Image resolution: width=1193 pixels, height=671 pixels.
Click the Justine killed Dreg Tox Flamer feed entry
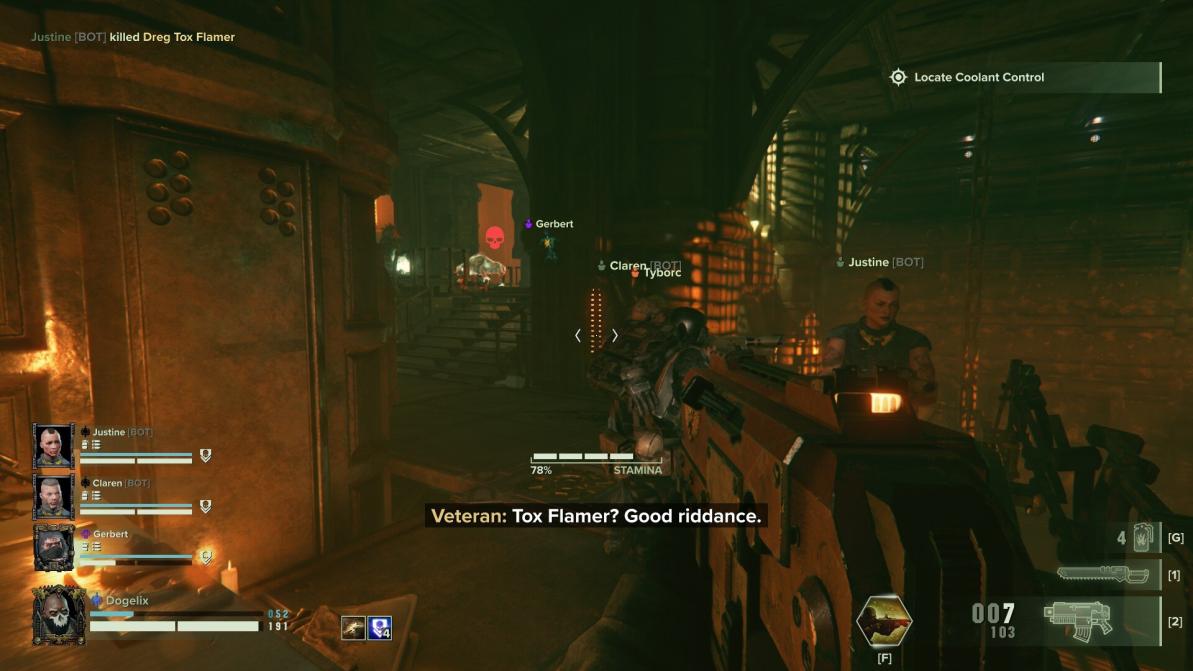[x=133, y=37]
